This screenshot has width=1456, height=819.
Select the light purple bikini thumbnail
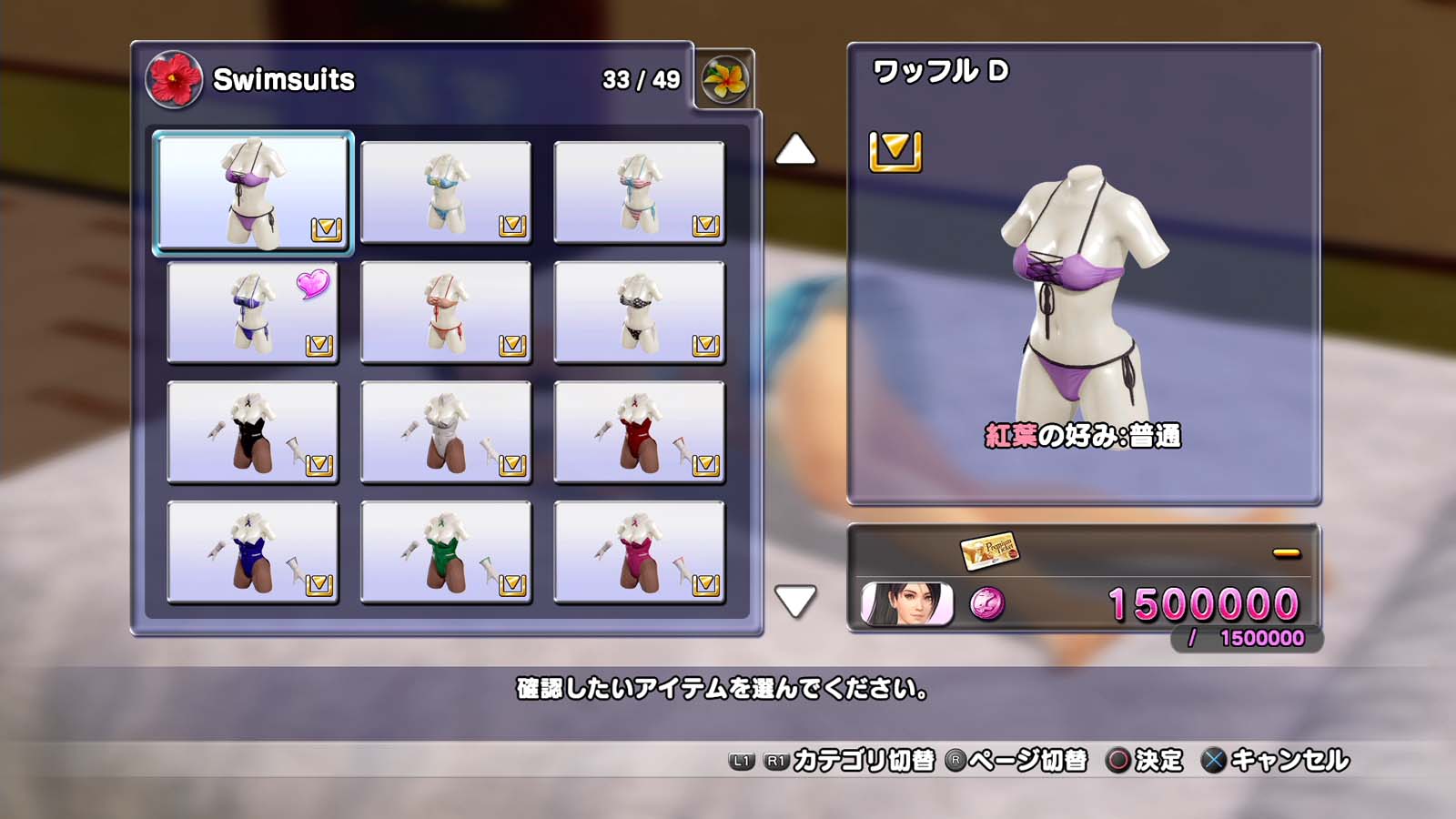tap(253, 192)
